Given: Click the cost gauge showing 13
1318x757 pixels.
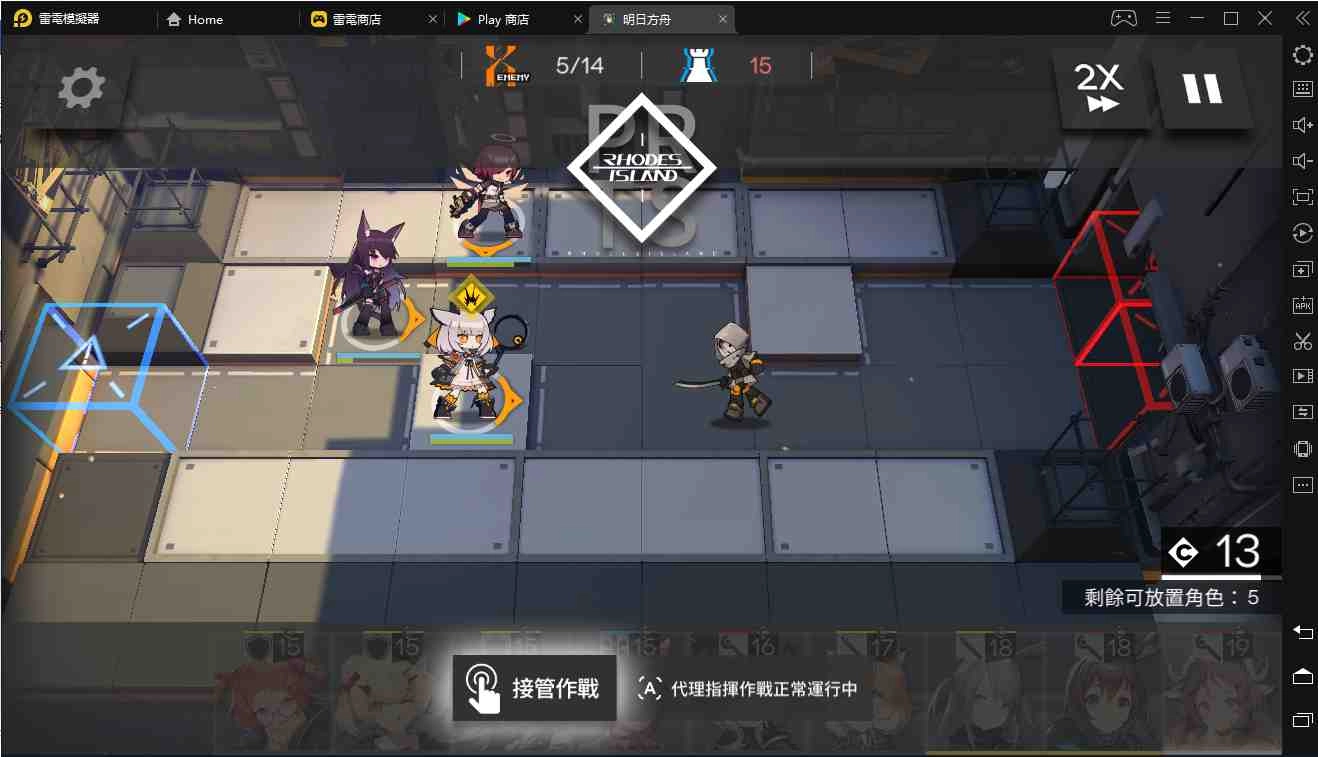Looking at the screenshot, I should [1221, 552].
